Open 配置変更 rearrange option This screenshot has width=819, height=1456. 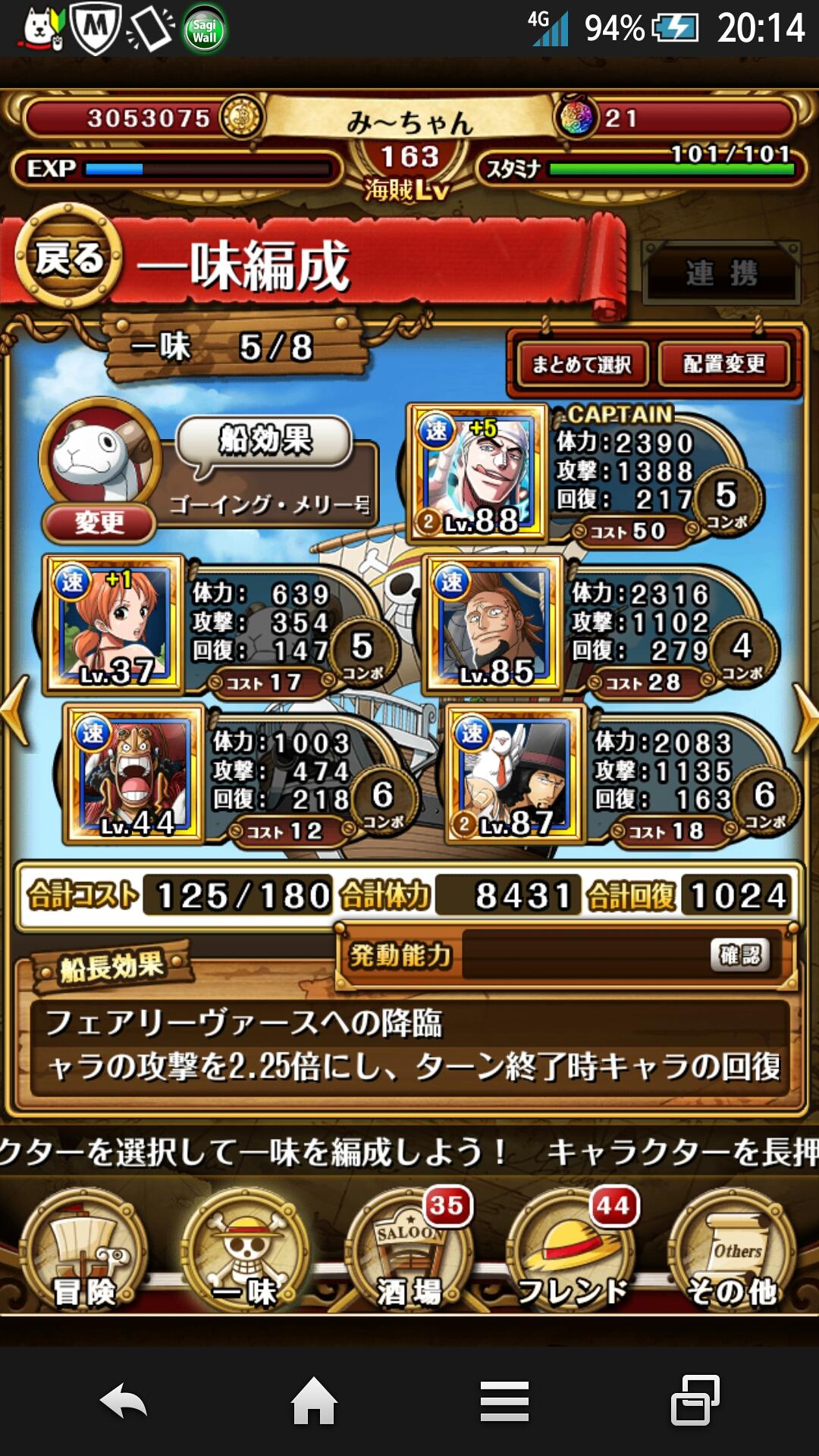pyautogui.click(x=723, y=365)
